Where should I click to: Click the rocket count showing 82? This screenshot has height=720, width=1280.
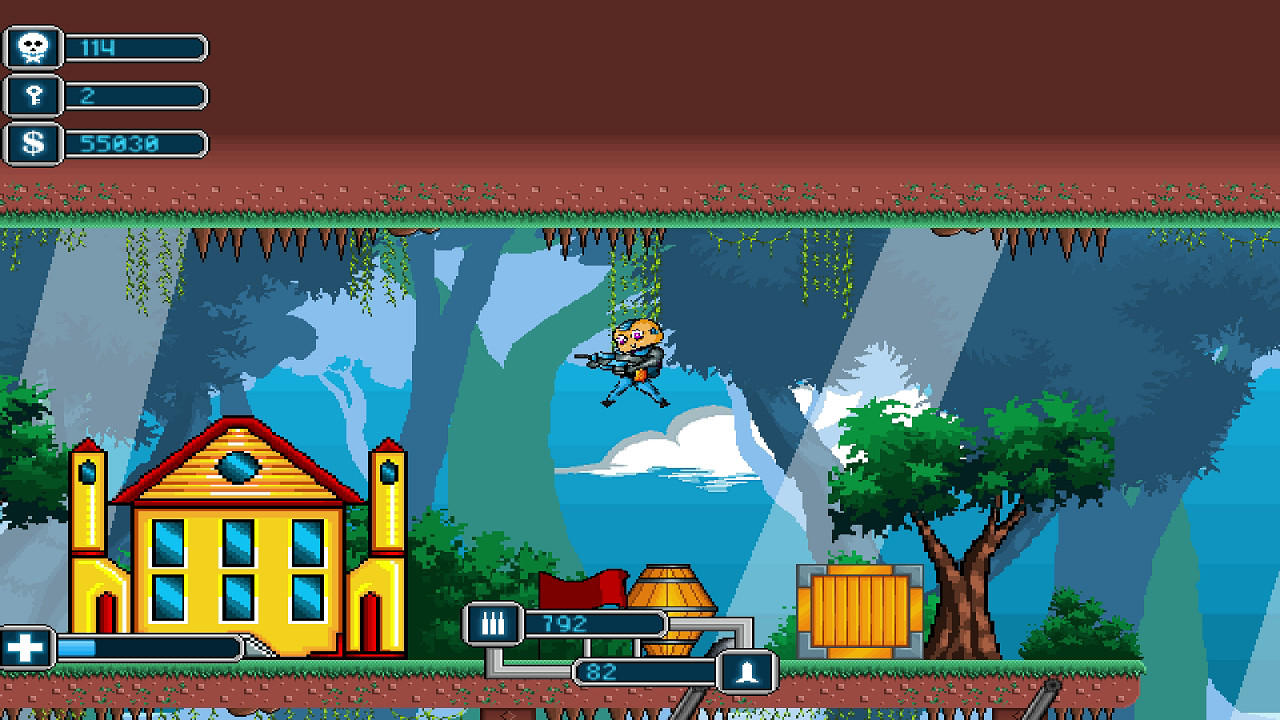640,672
